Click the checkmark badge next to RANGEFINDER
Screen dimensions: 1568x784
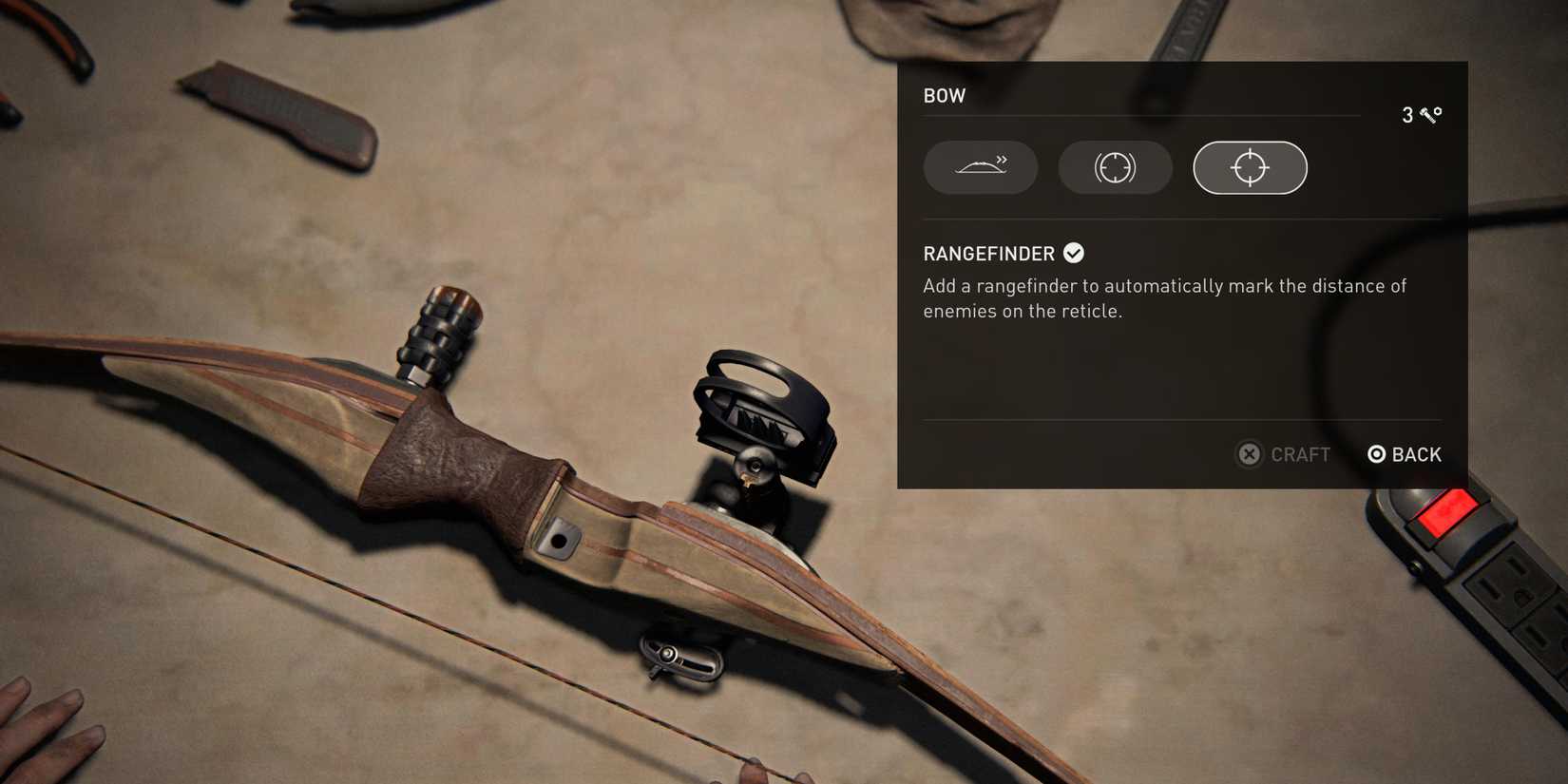(x=1074, y=252)
